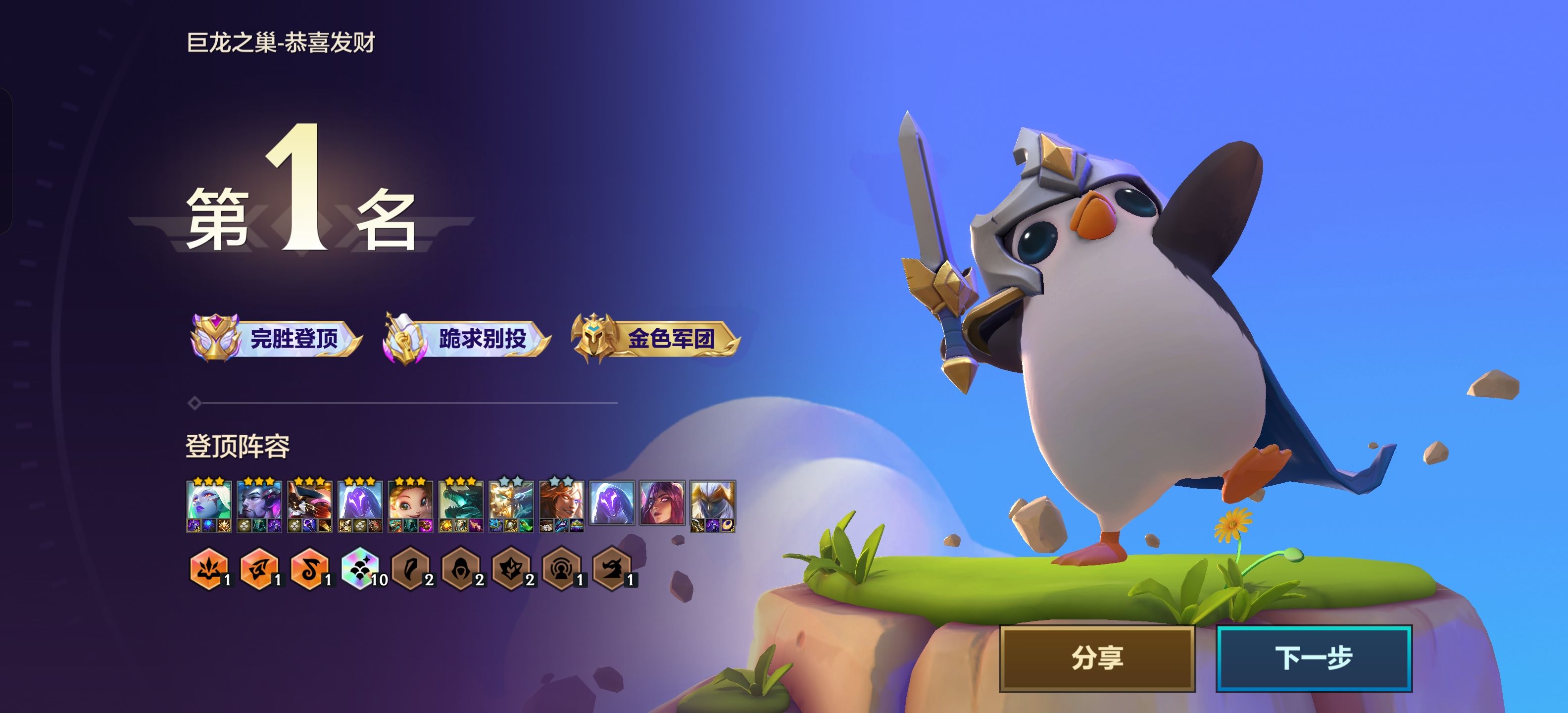The image size is (1568, 713).
Task: Click the 下一步 (Next) button
Action: 1314,658
